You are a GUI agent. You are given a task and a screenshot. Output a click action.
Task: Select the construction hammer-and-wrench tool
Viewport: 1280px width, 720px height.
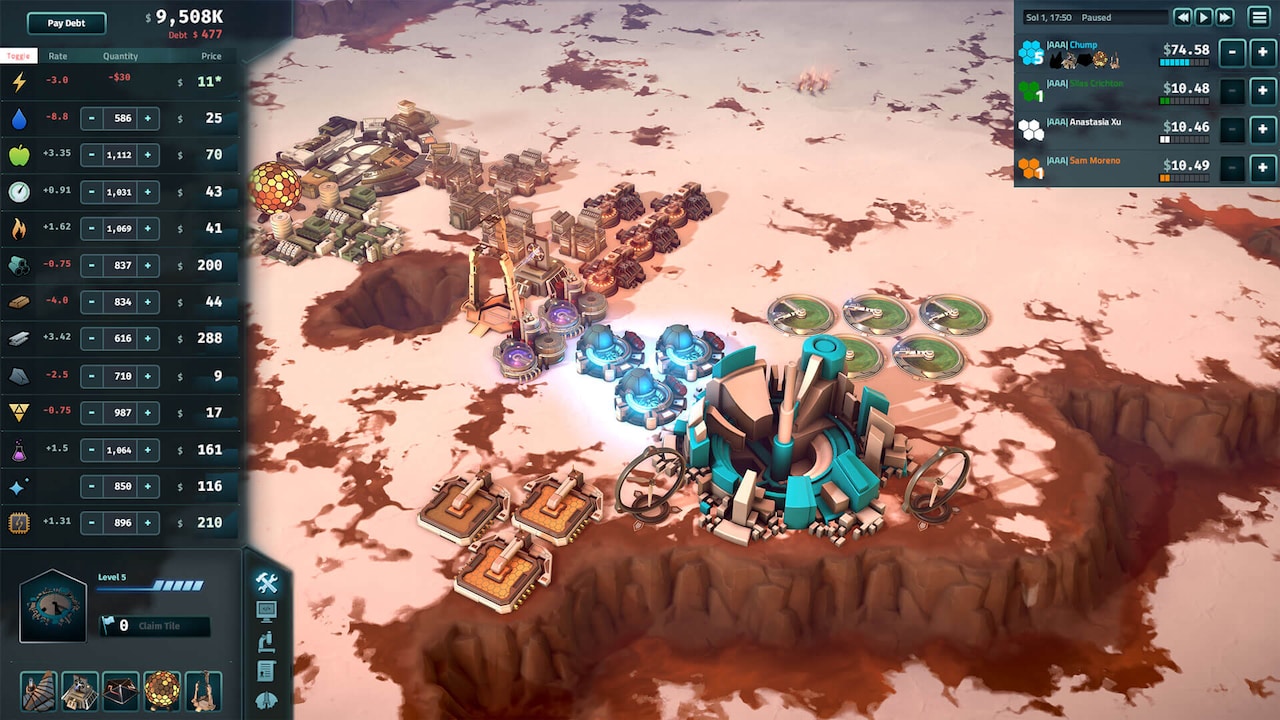click(265, 582)
